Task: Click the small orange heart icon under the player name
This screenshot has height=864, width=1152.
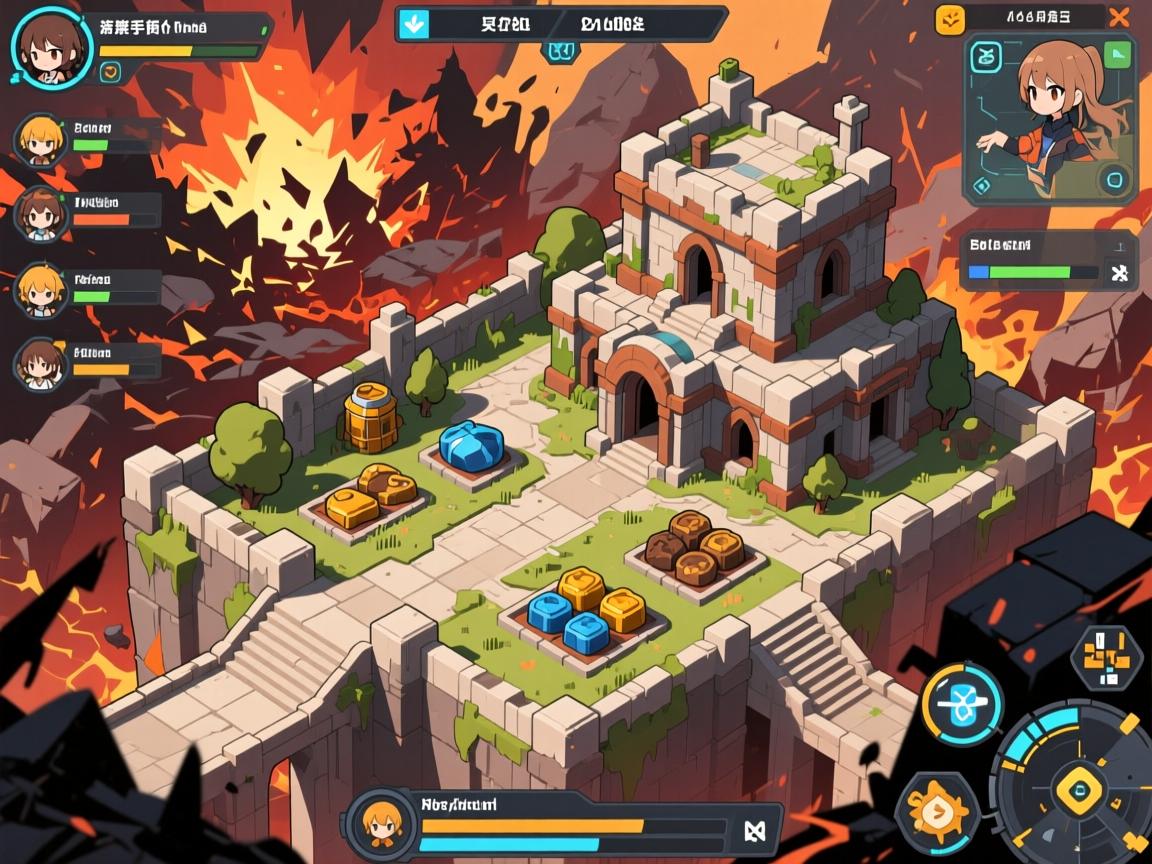Action: pyautogui.click(x=110, y=71)
